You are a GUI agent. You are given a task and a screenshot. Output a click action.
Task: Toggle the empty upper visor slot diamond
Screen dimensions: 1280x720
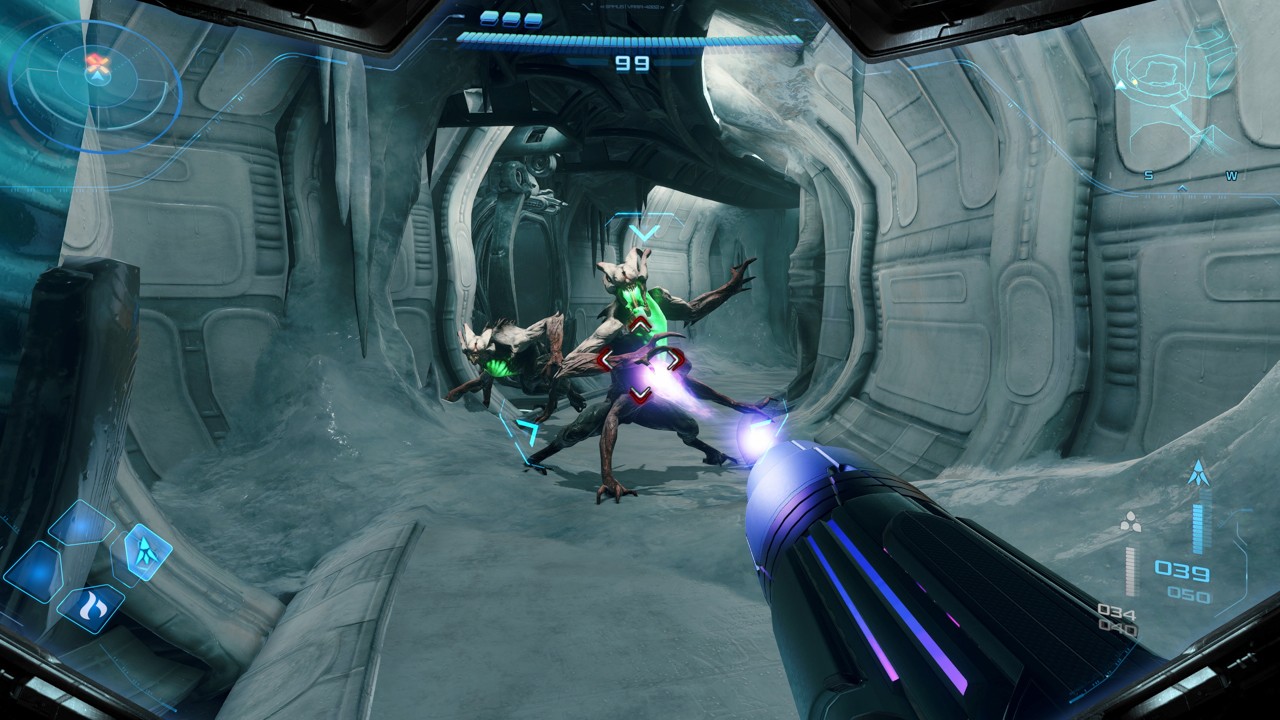coord(80,524)
